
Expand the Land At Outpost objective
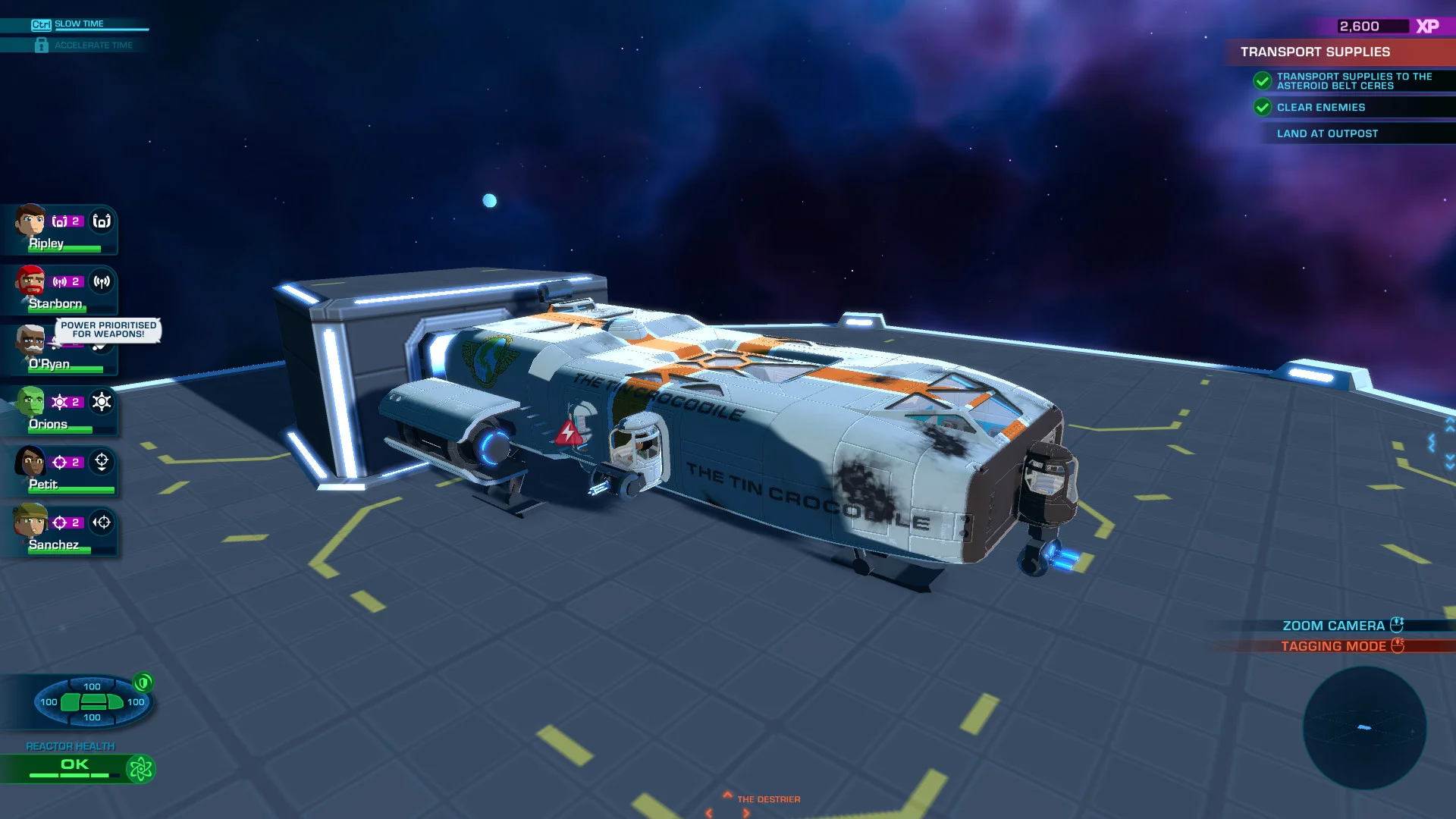pos(1328,133)
